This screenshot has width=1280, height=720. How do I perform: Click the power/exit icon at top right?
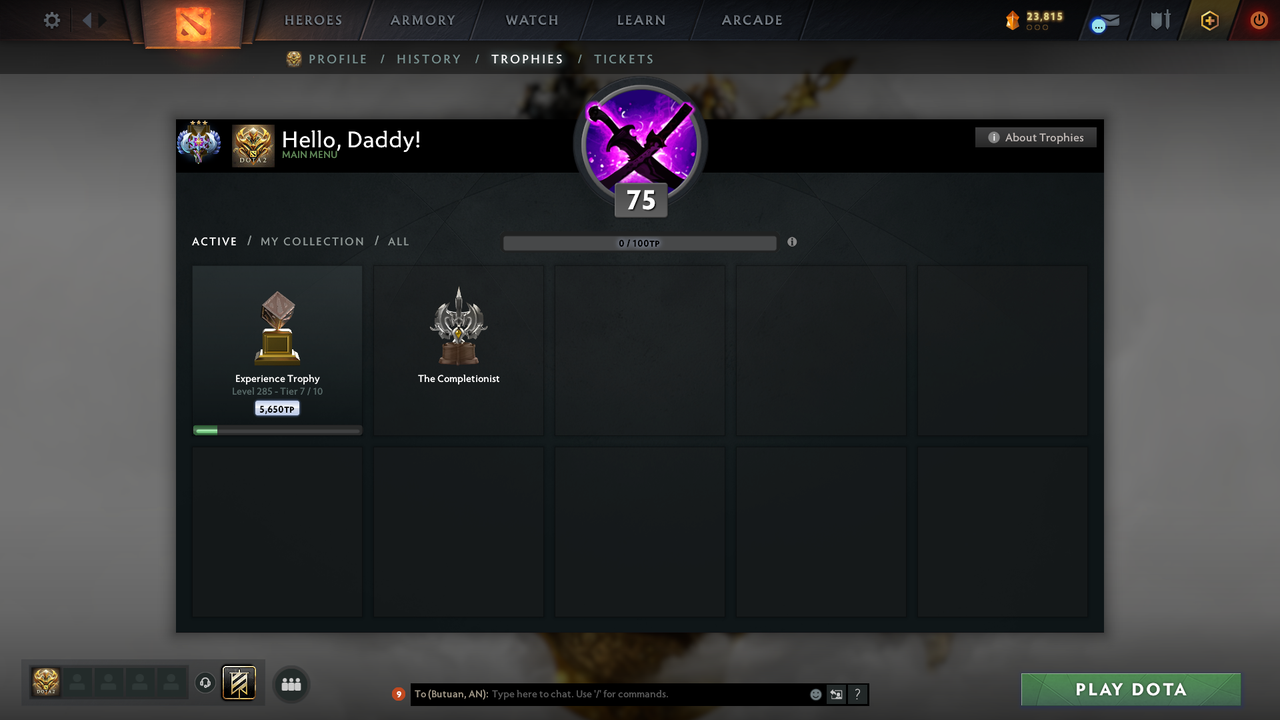[1258, 19]
